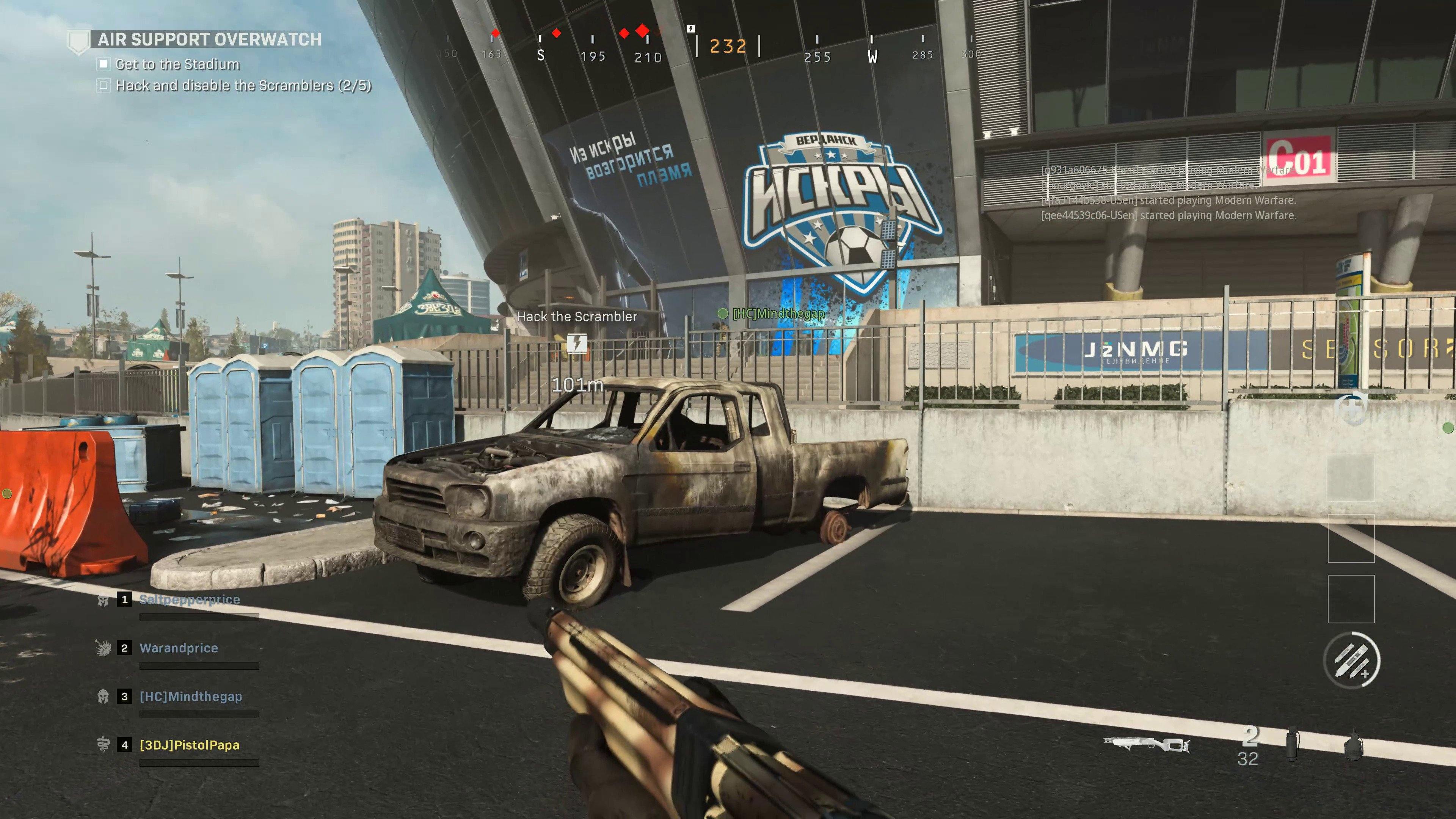
Task: Click Warandprice's class insignia icon
Action: click(104, 648)
